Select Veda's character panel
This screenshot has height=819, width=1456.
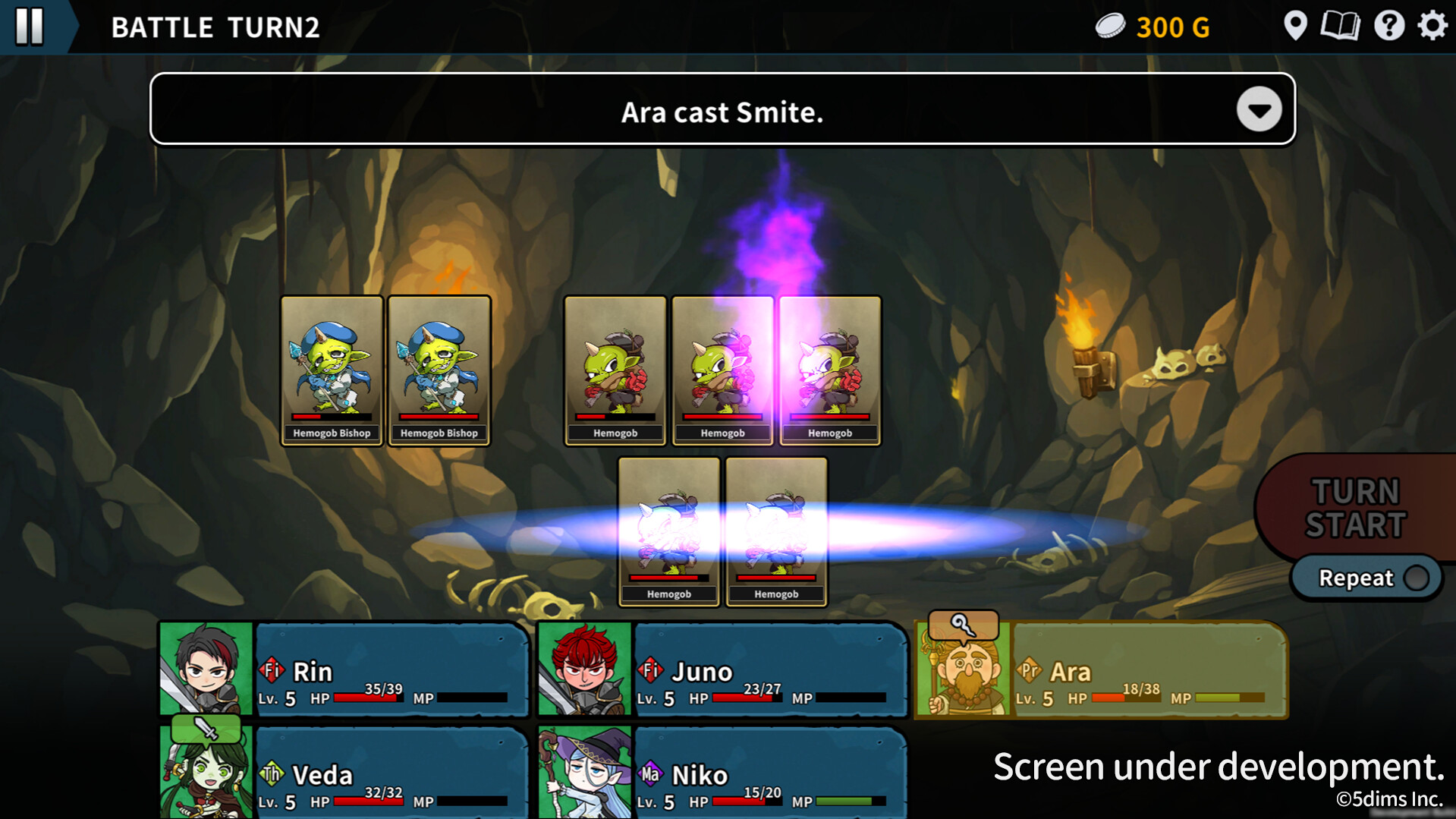coord(344,773)
